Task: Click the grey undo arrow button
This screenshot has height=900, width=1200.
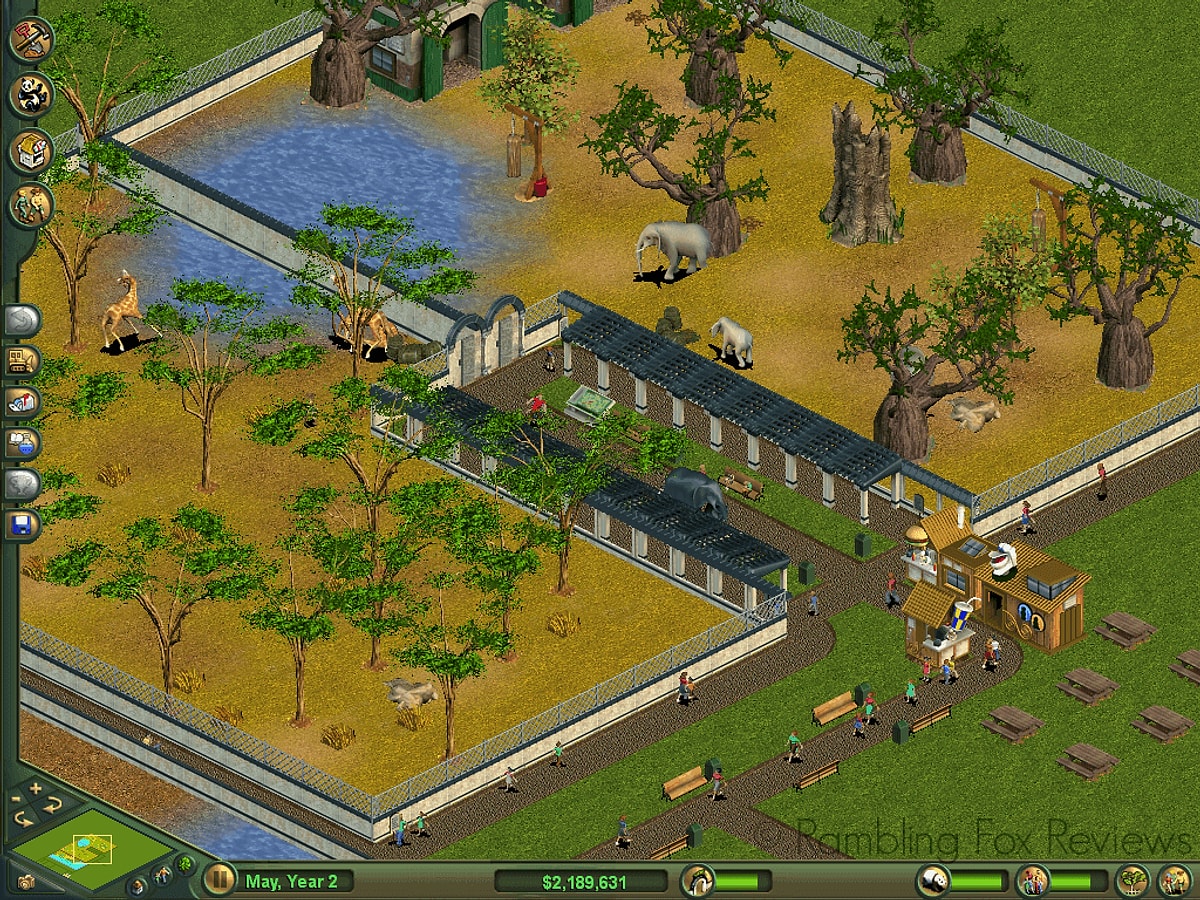Action: 21,321
